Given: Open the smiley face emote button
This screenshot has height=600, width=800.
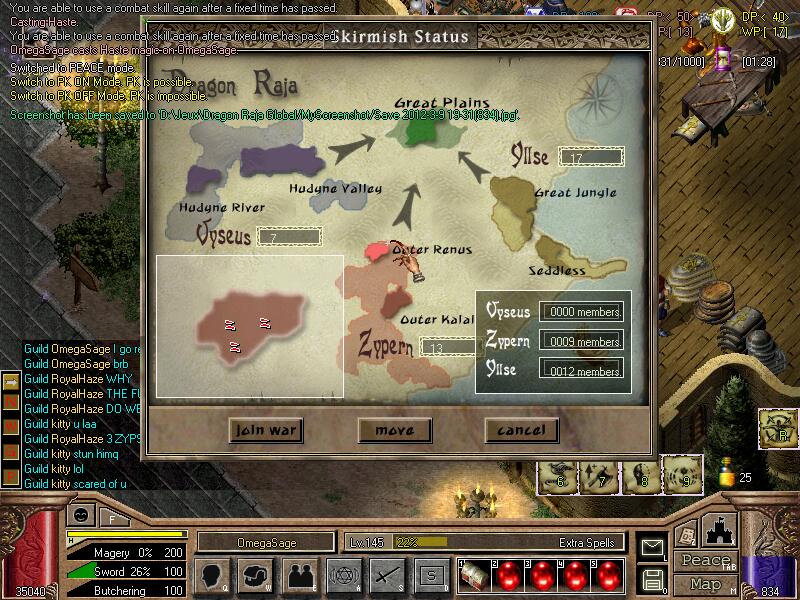Looking at the screenshot, I should (79, 515).
